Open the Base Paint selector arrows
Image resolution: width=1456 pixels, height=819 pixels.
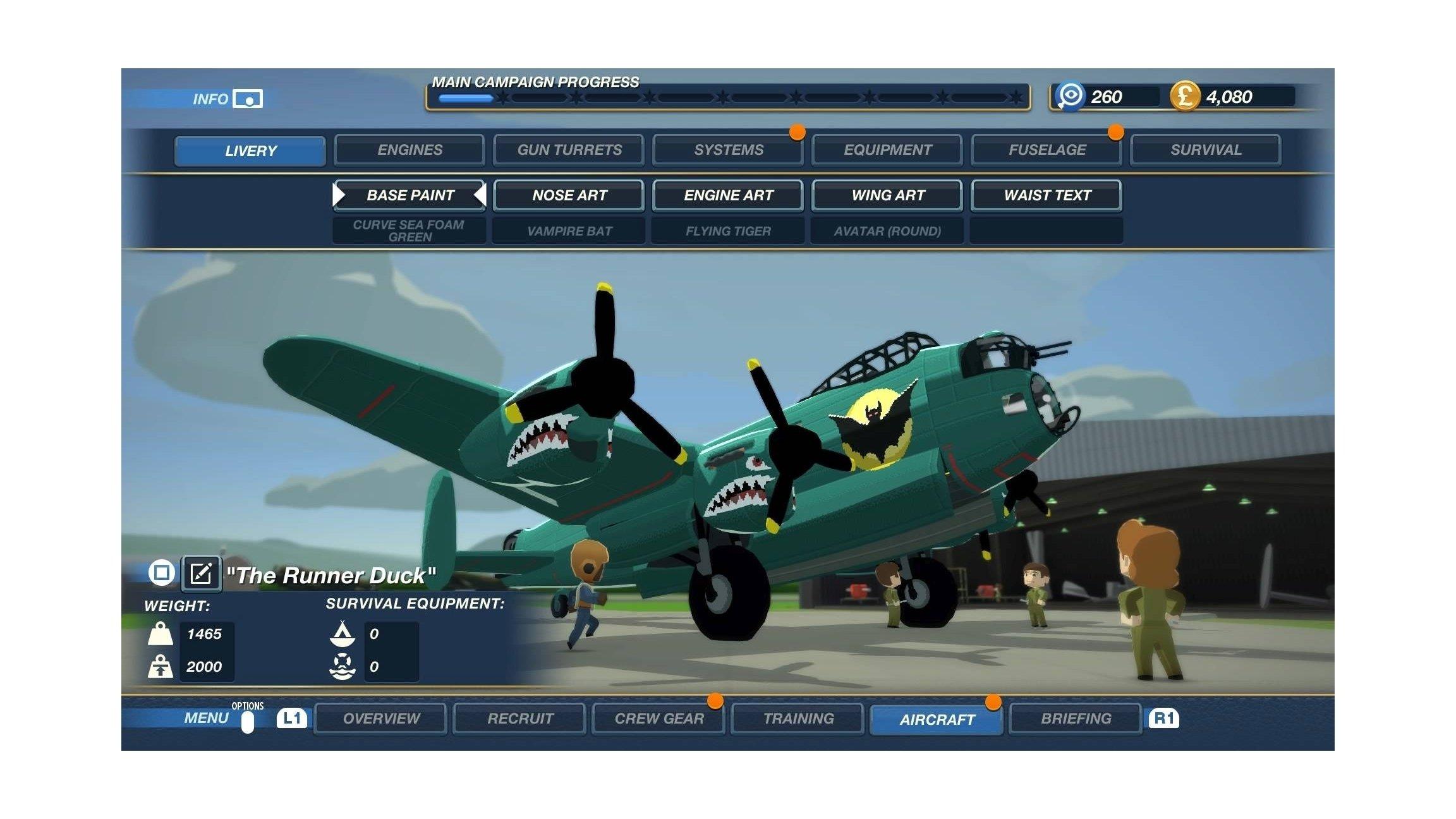coord(409,195)
